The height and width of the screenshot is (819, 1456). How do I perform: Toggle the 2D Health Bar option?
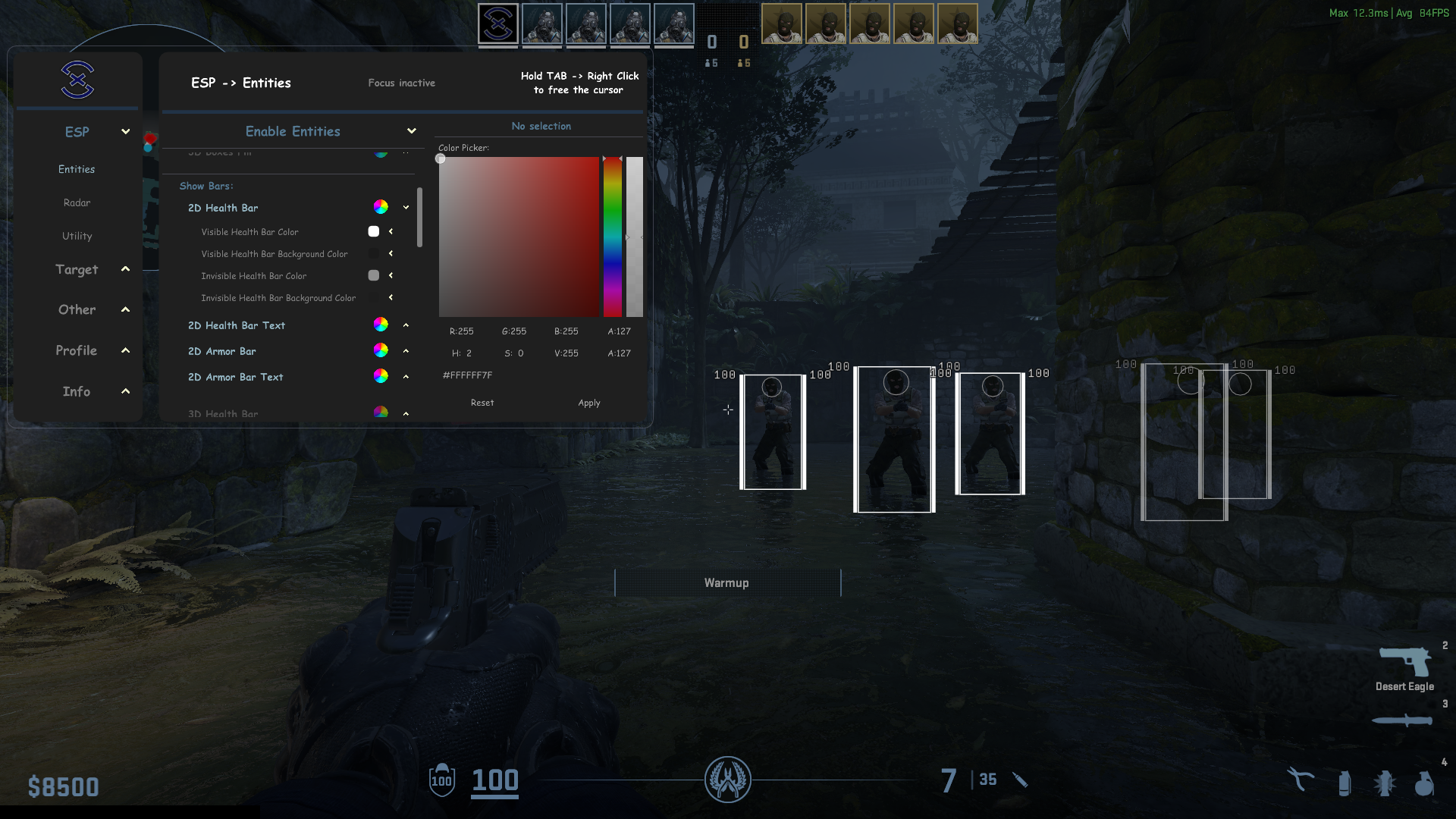[x=223, y=208]
